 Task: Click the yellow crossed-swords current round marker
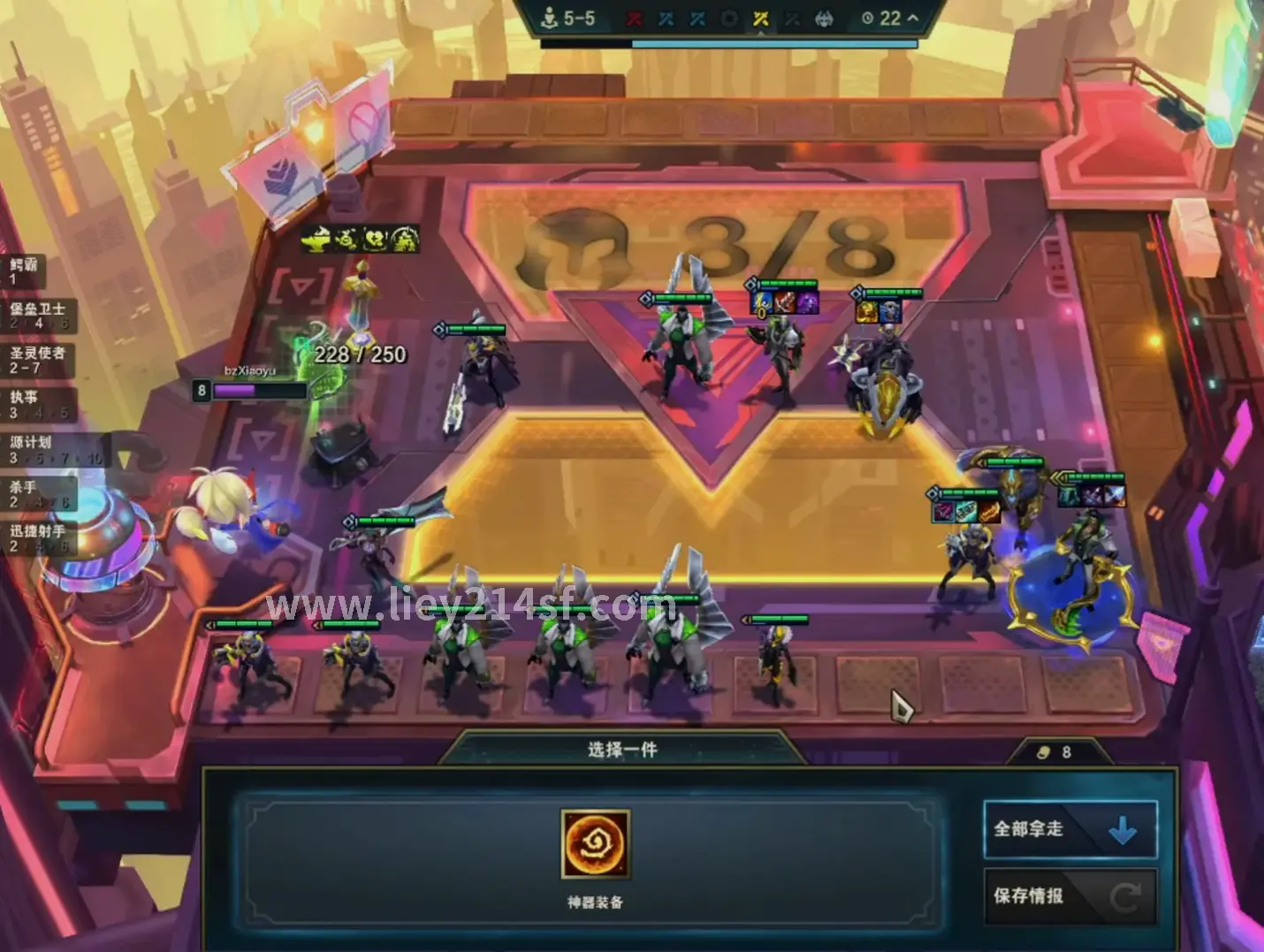(761, 19)
